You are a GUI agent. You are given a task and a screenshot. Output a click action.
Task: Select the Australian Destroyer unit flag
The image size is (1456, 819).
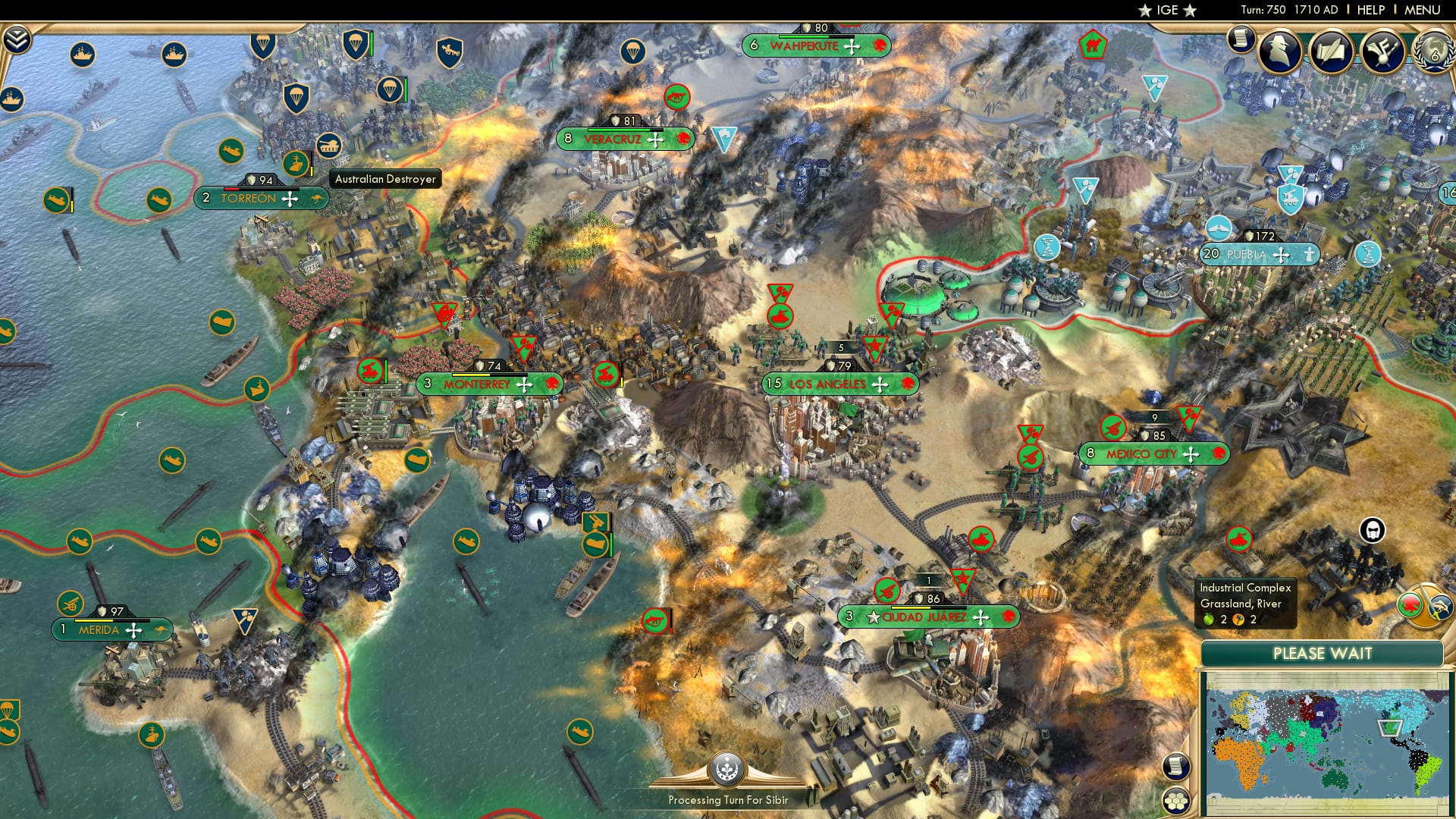tap(296, 164)
